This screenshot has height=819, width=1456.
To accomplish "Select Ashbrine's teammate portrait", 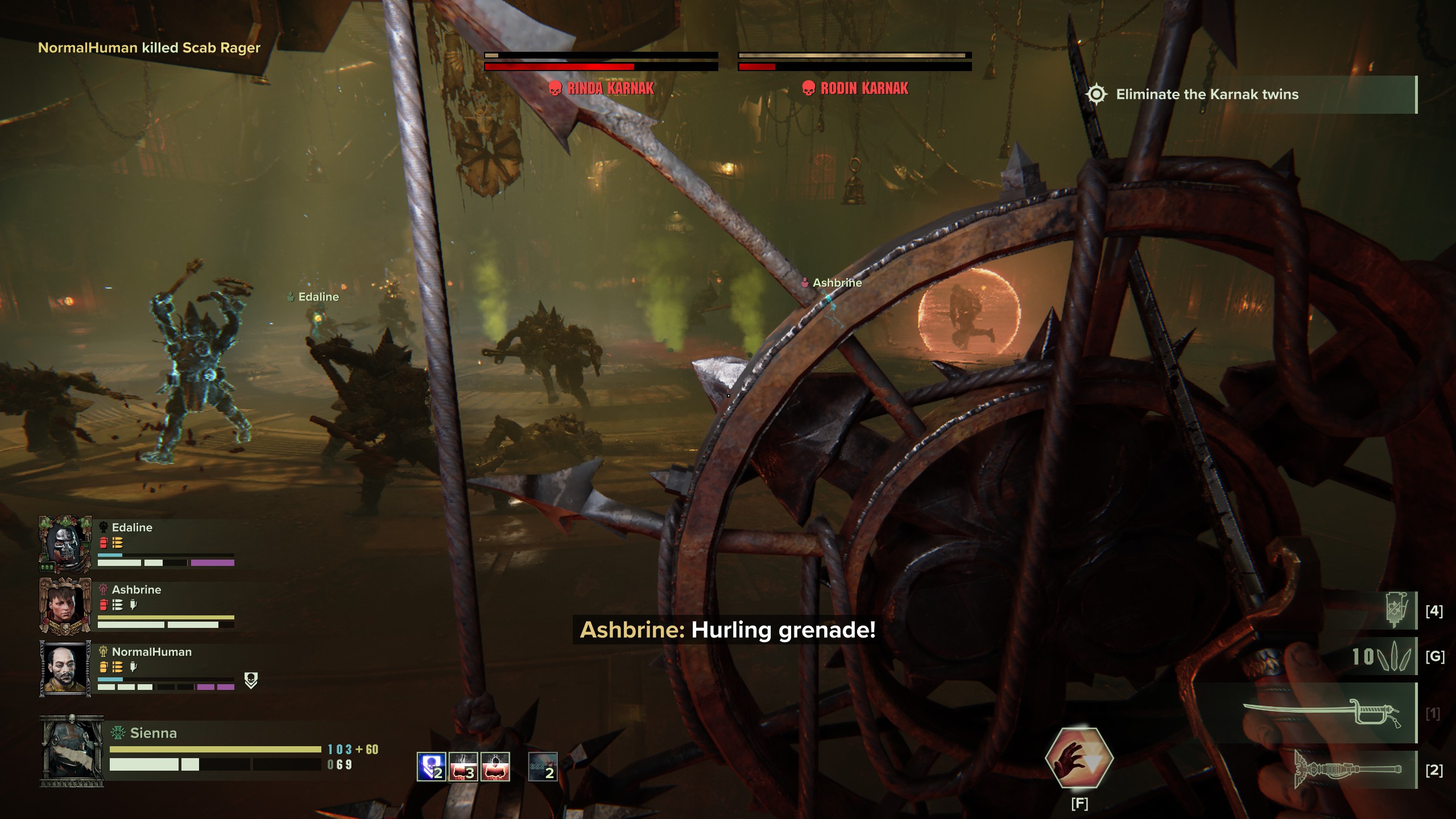I will coord(65,606).
